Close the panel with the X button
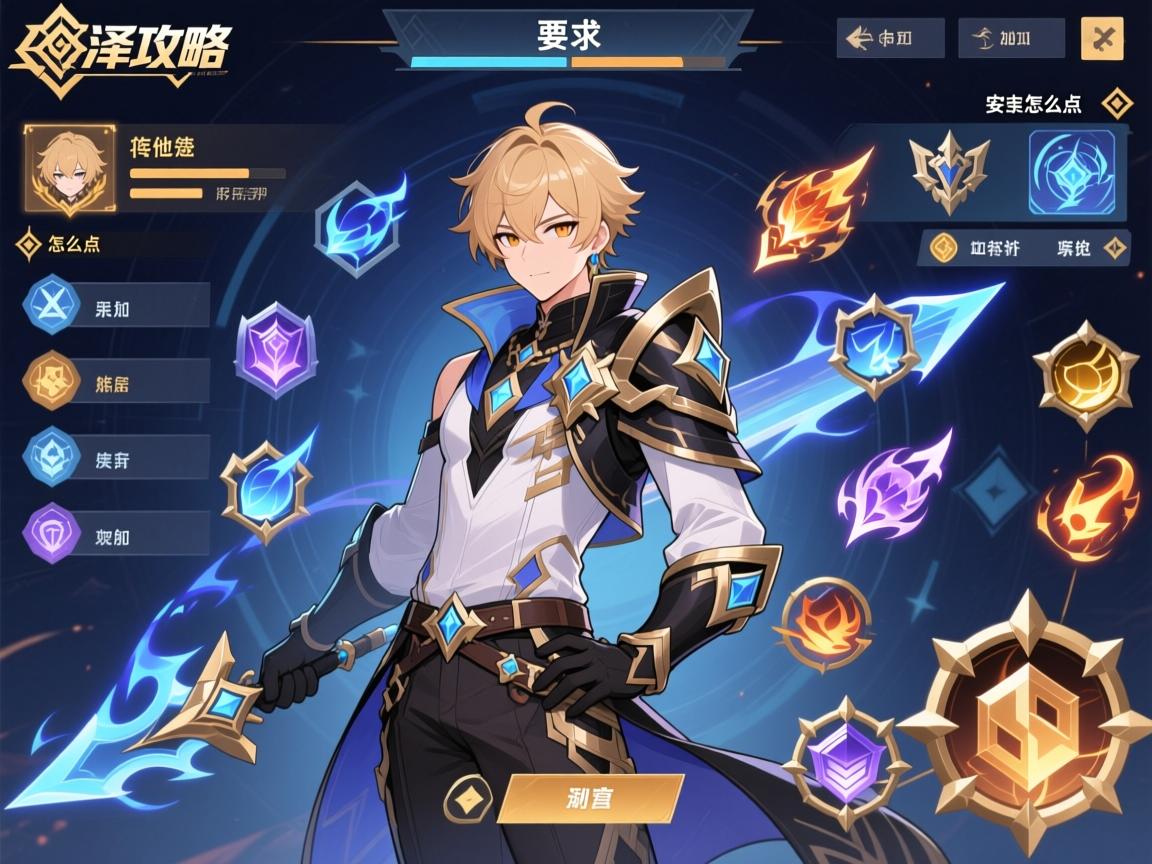Screen dimensions: 1152x864 [x=1102, y=39]
